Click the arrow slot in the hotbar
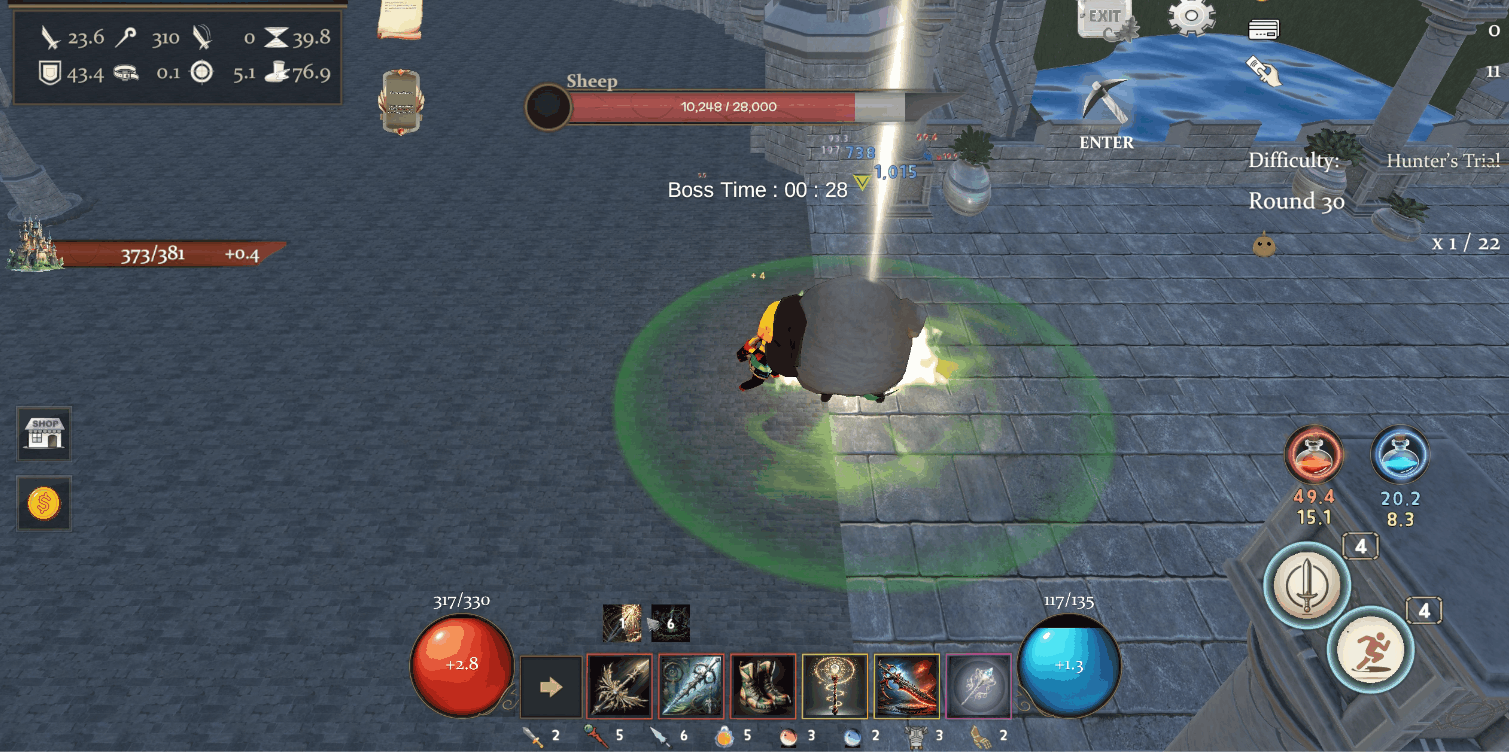 [551, 687]
